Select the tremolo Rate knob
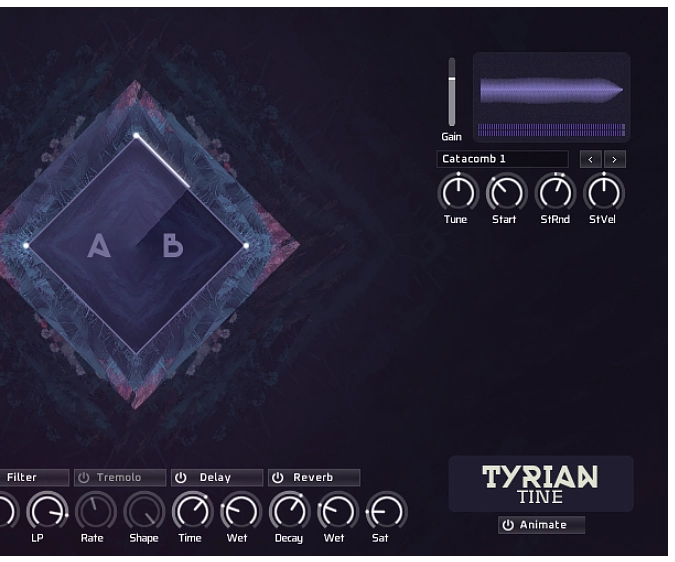 [94, 512]
